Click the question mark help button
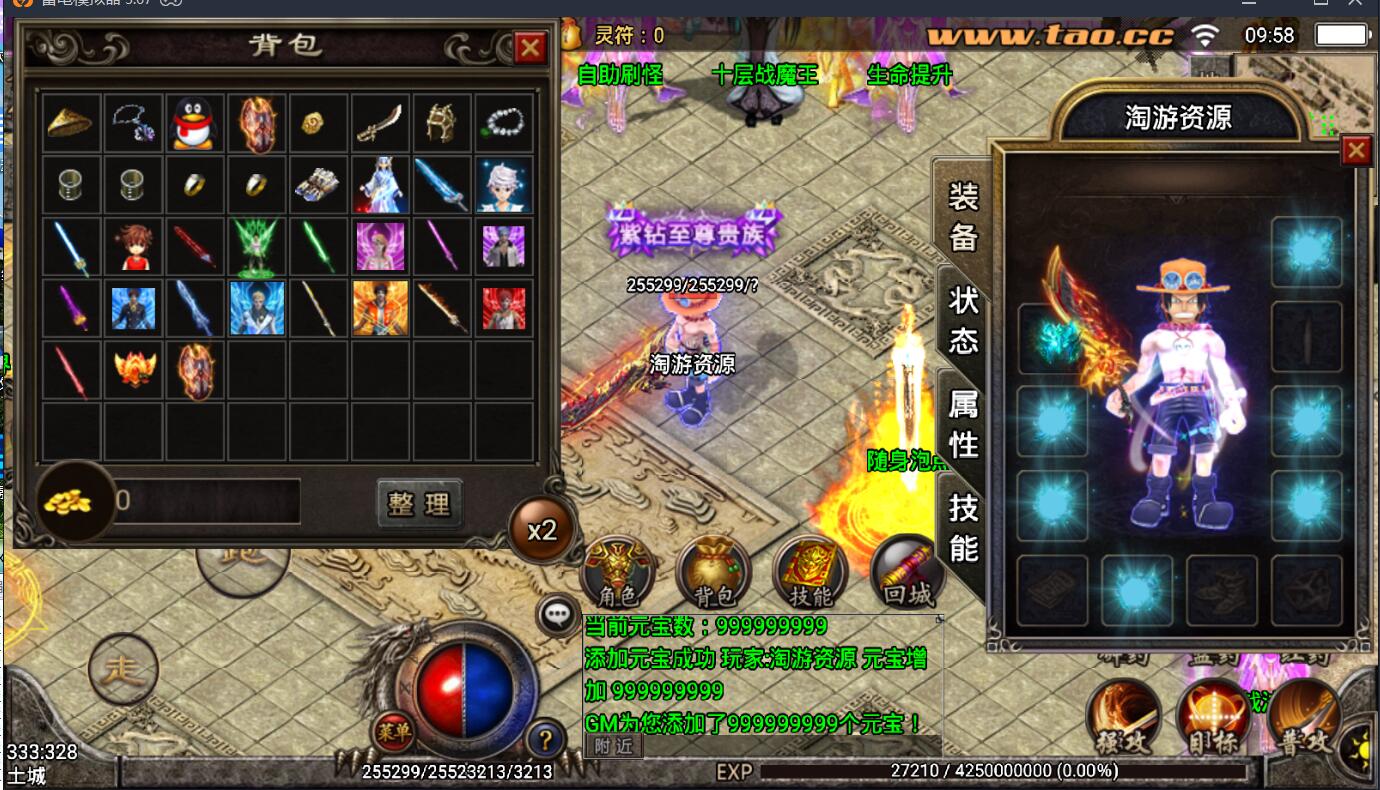 pyautogui.click(x=545, y=740)
